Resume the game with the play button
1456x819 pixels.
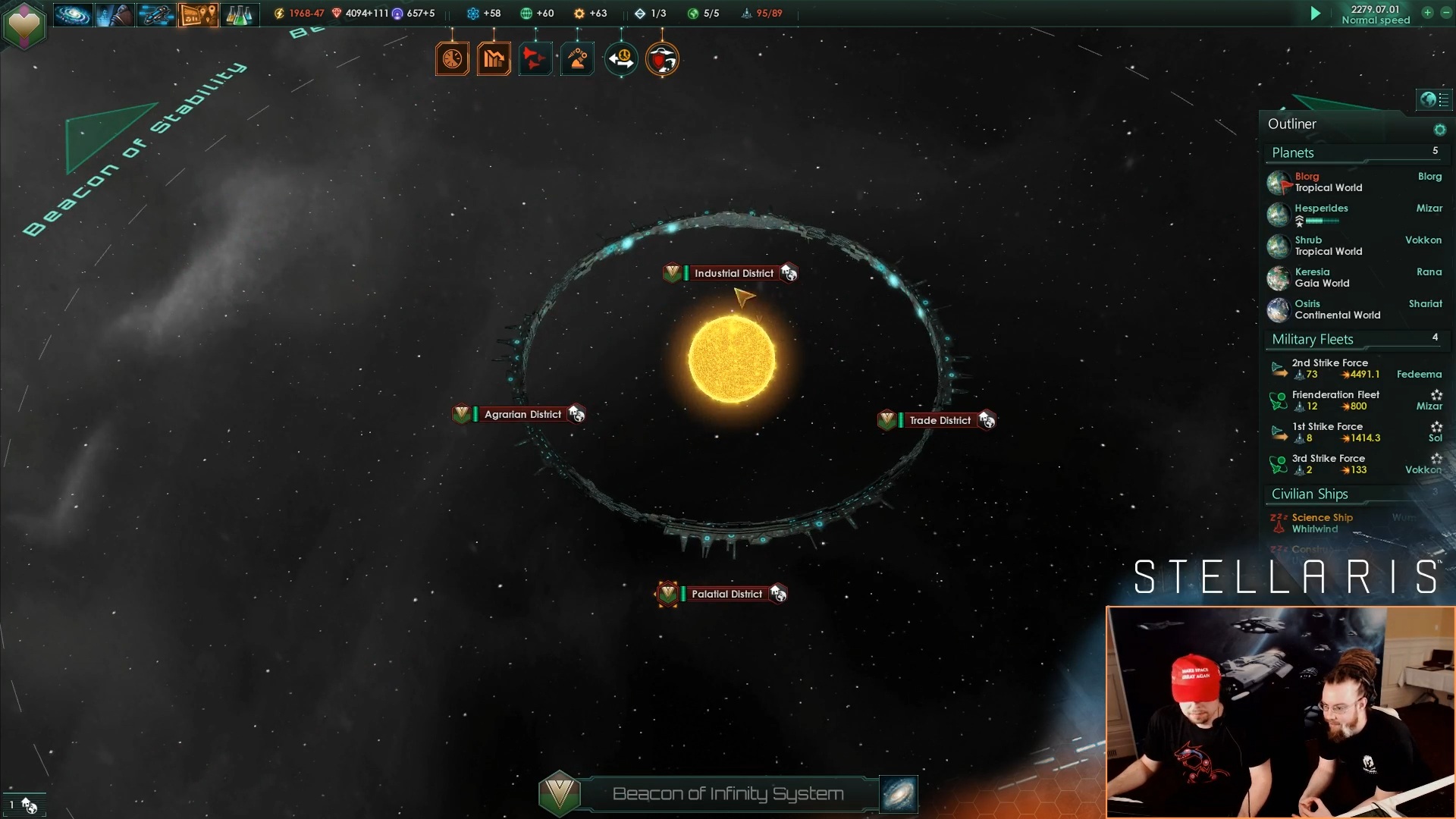(x=1316, y=14)
